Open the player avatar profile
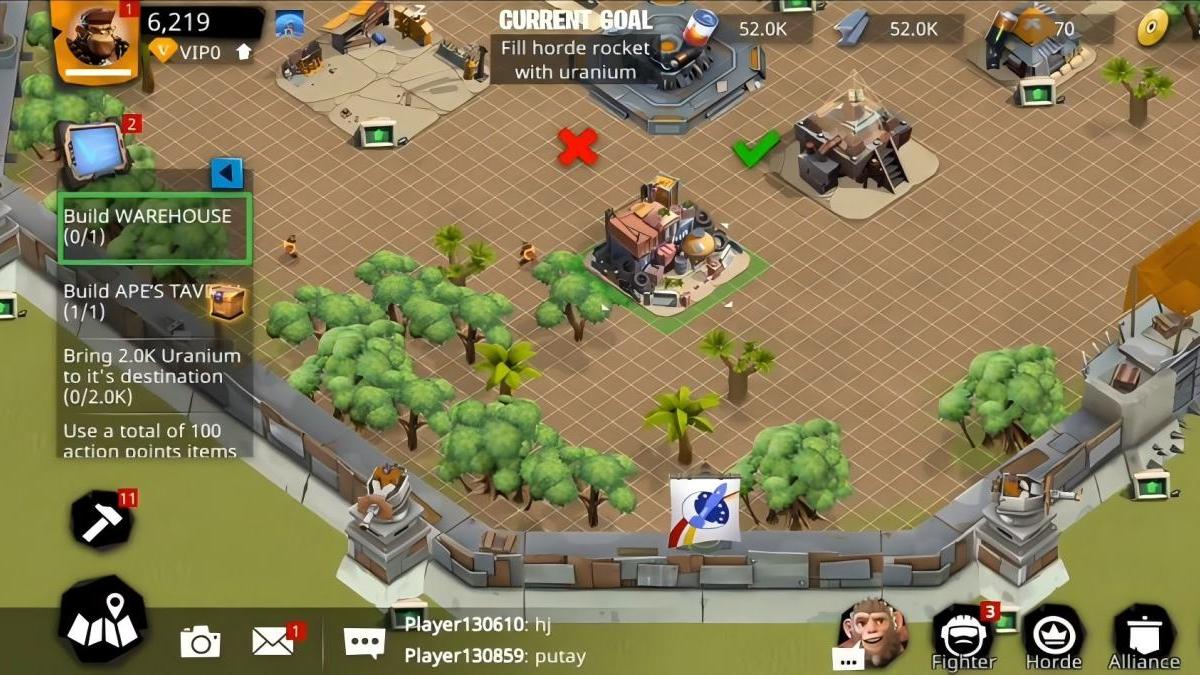The height and width of the screenshot is (675, 1200). (95, 40)
